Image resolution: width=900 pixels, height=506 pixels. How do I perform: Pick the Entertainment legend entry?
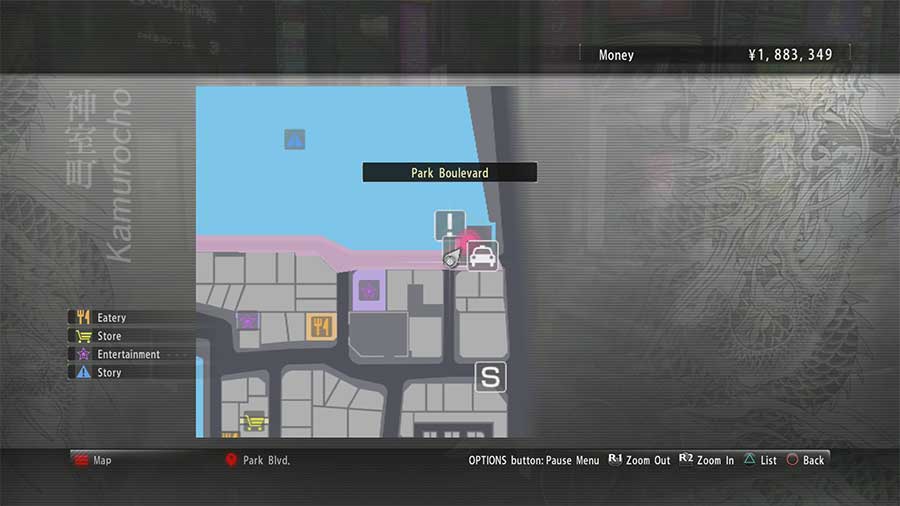[127, 354]
